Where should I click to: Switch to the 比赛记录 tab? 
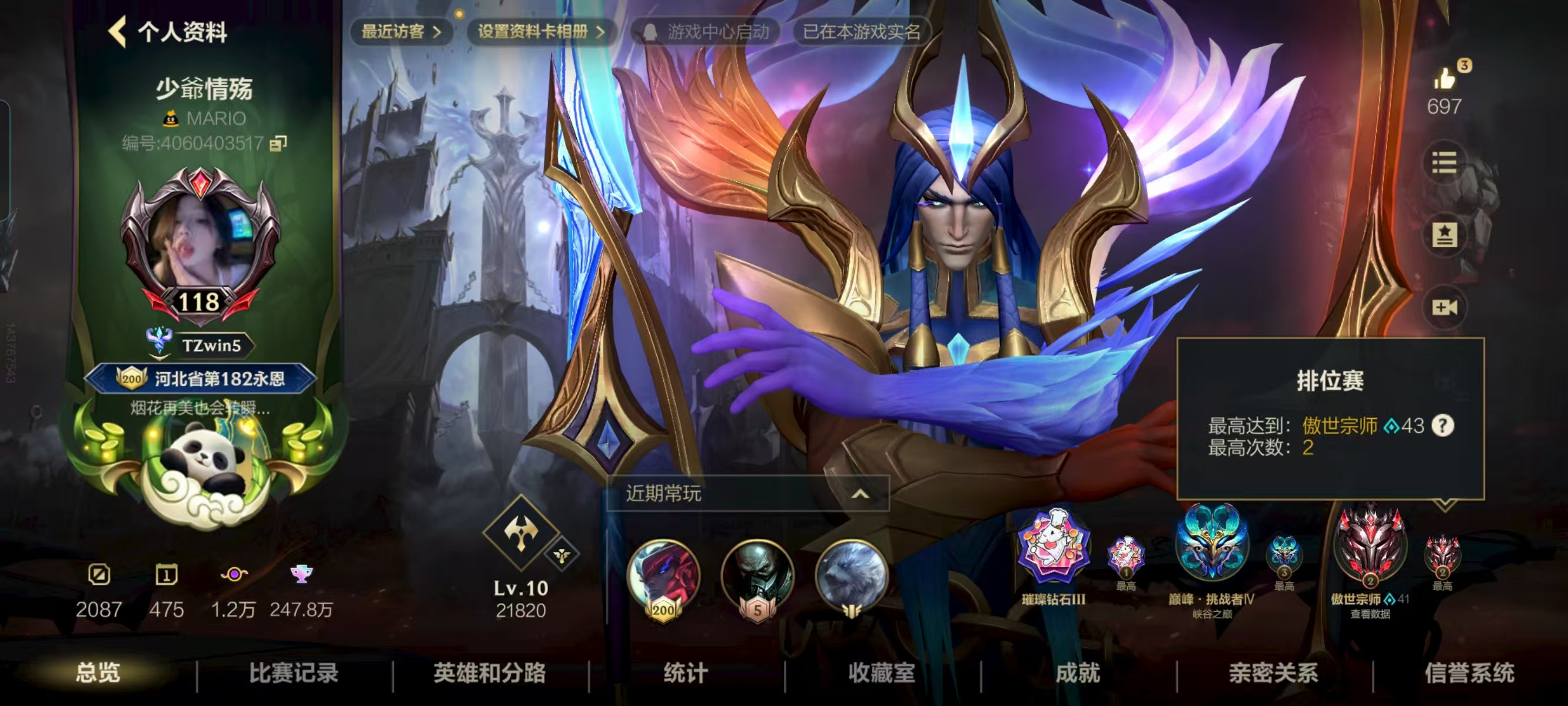(x=293, y=673)
